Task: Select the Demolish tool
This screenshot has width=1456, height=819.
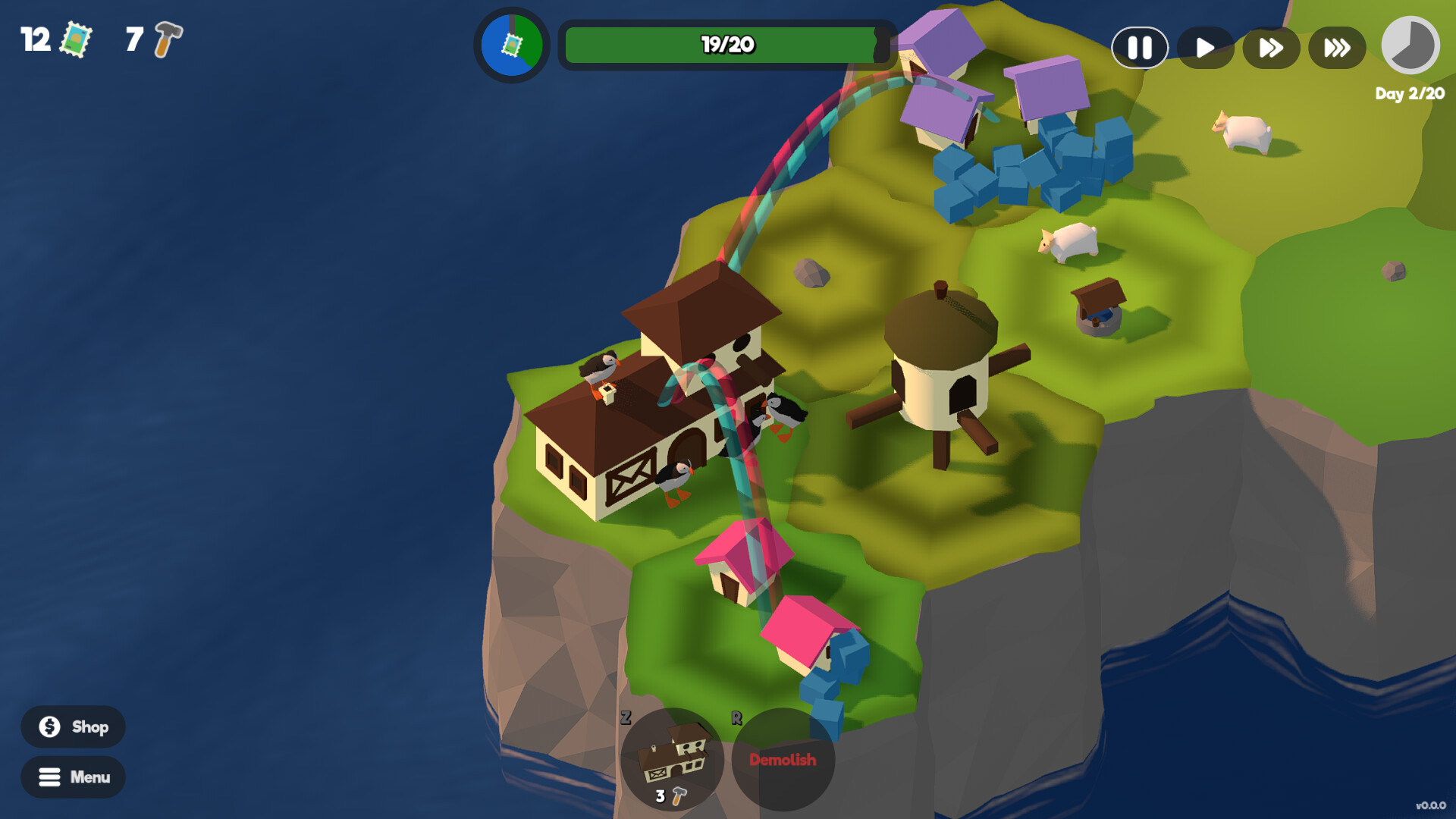Action: pos(782,761)
